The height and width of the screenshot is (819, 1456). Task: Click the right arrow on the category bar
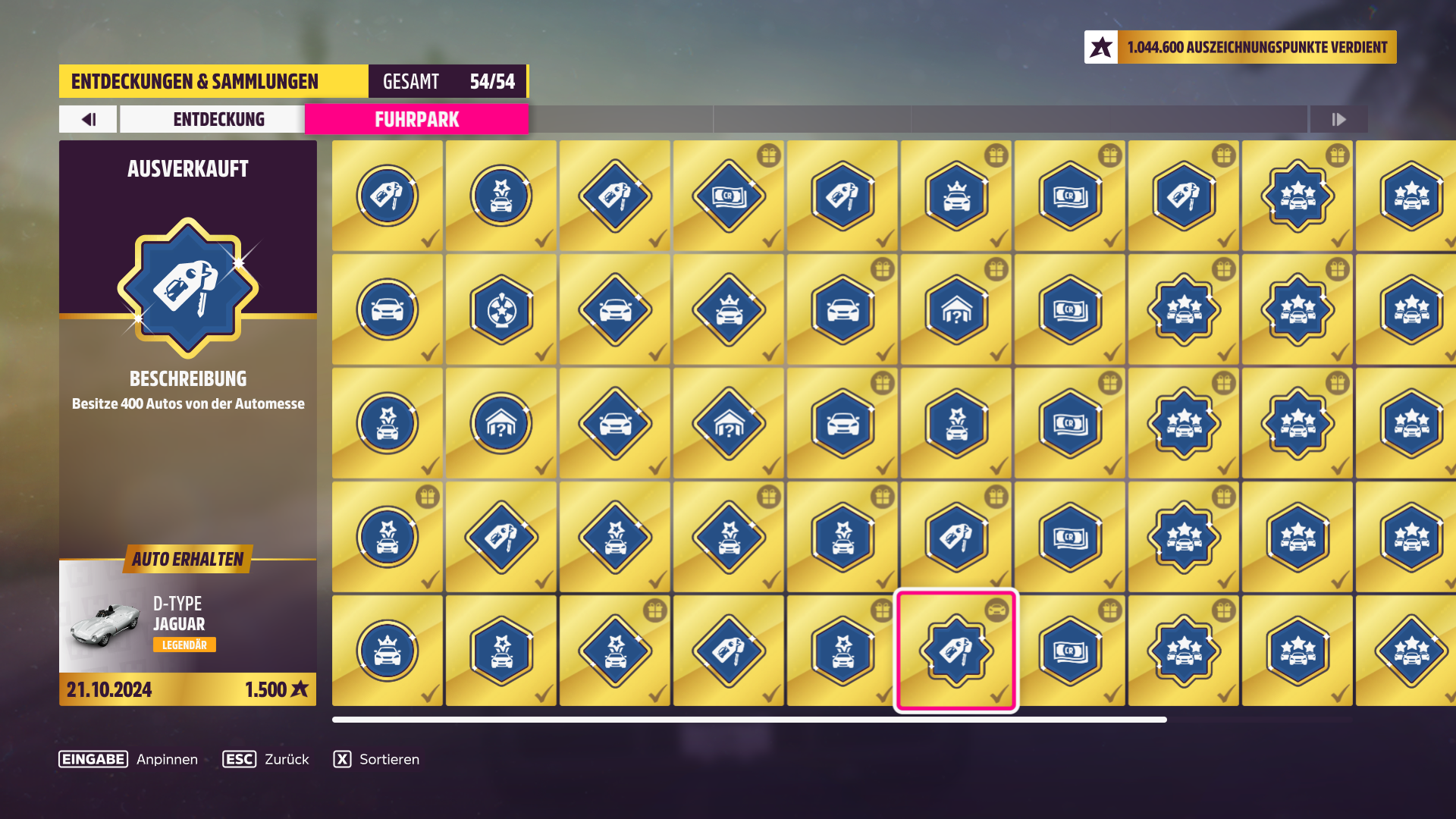coord(1338,119)
